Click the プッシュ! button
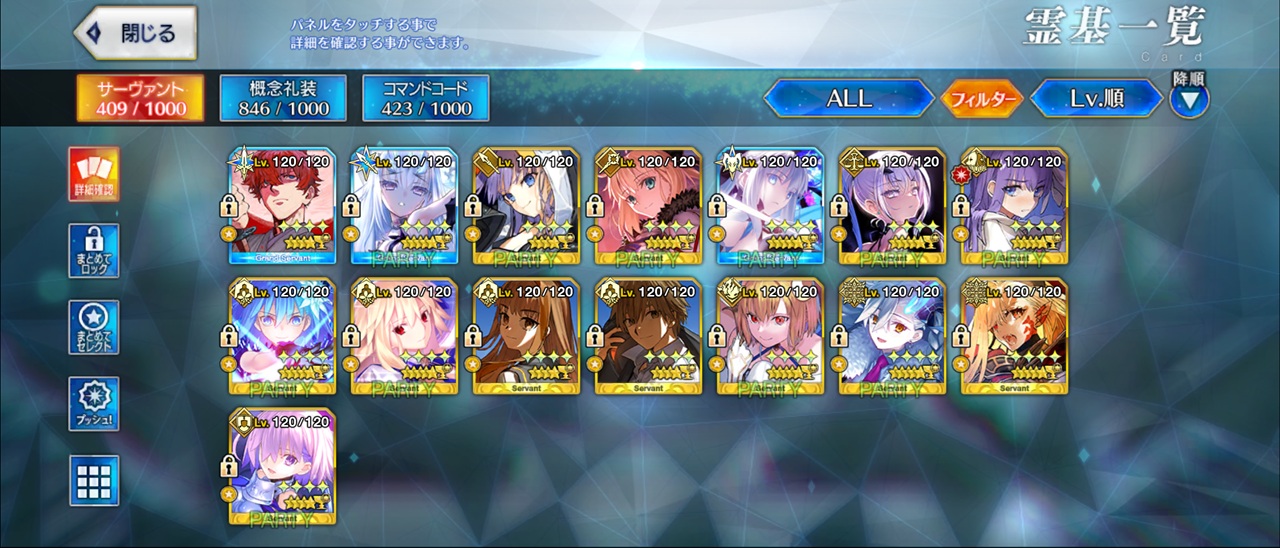The image size is (1280, 548). point(94,404)
